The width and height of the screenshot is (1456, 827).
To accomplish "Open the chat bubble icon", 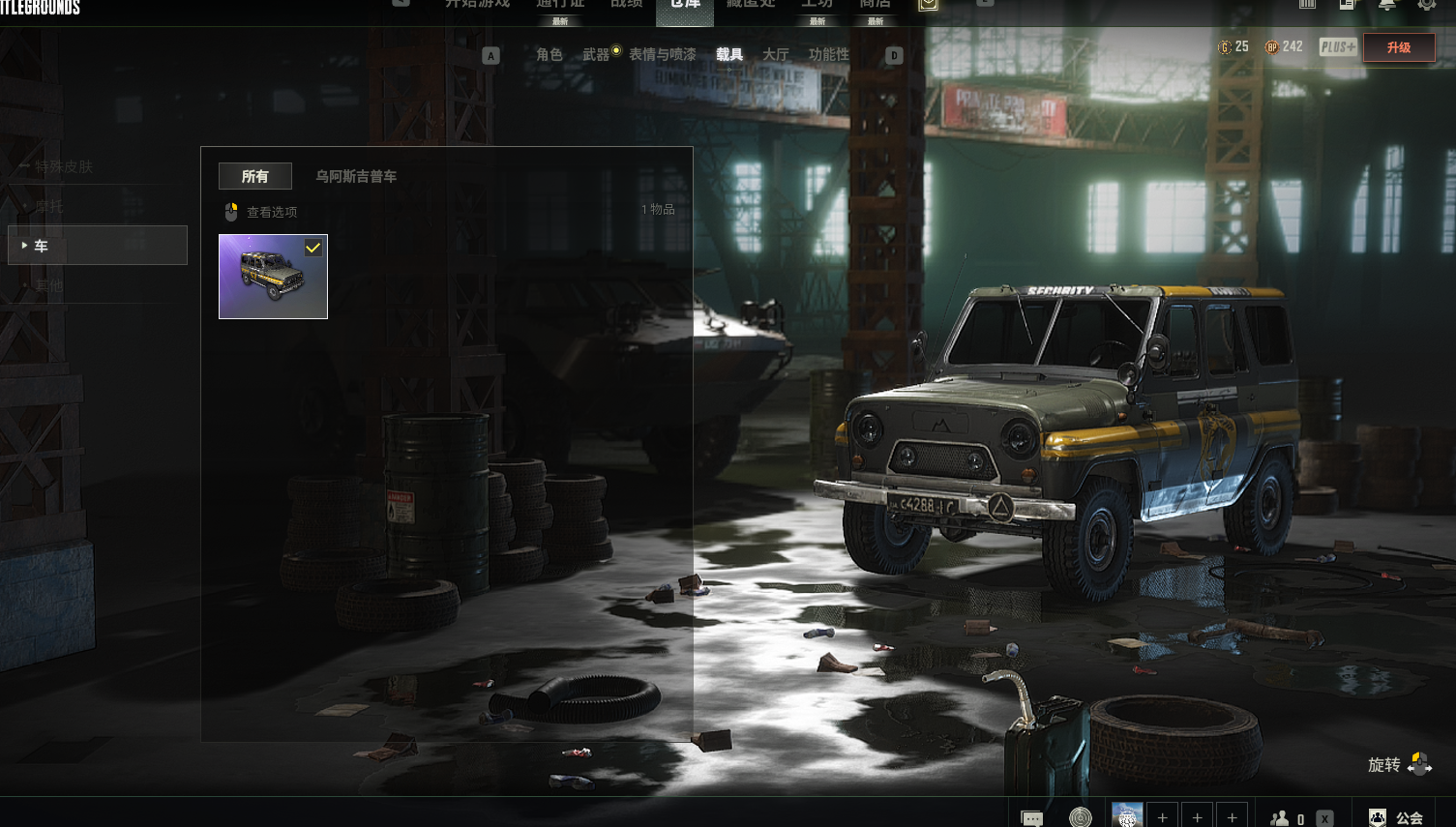I will 1032,818.
